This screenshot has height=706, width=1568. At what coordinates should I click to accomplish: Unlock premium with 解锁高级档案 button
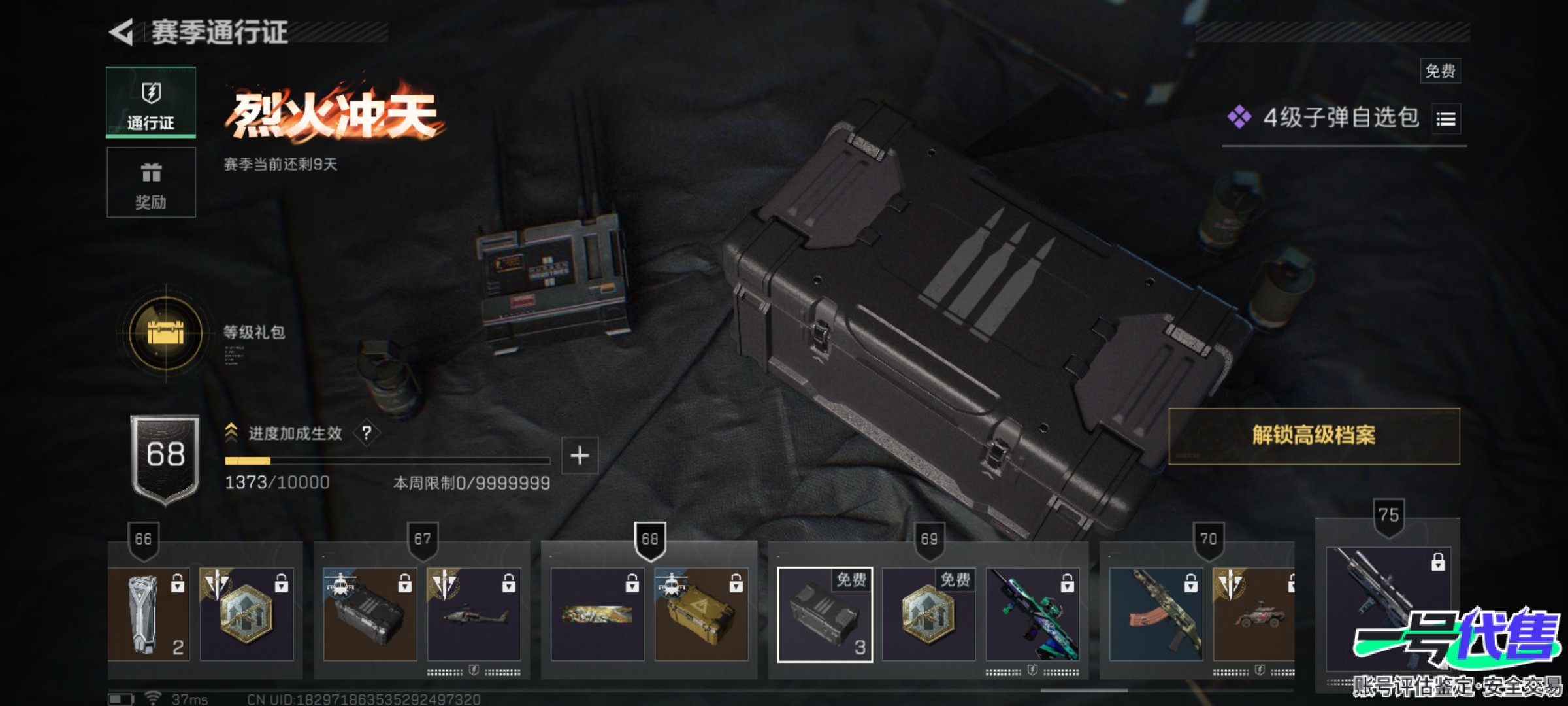(1313, 436)
